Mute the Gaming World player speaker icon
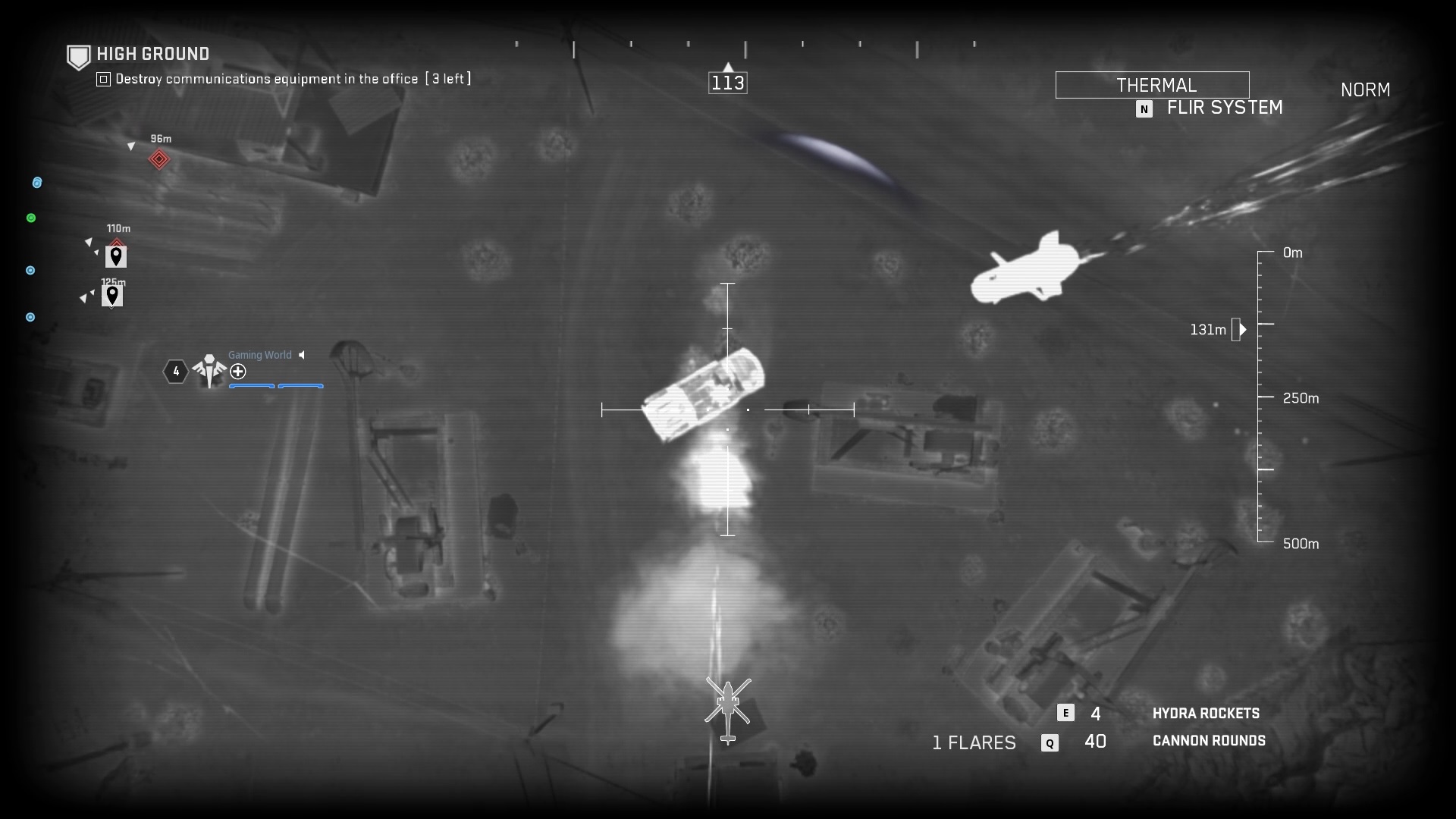The height and width of the screenshot is (819, 1456). 302,354
